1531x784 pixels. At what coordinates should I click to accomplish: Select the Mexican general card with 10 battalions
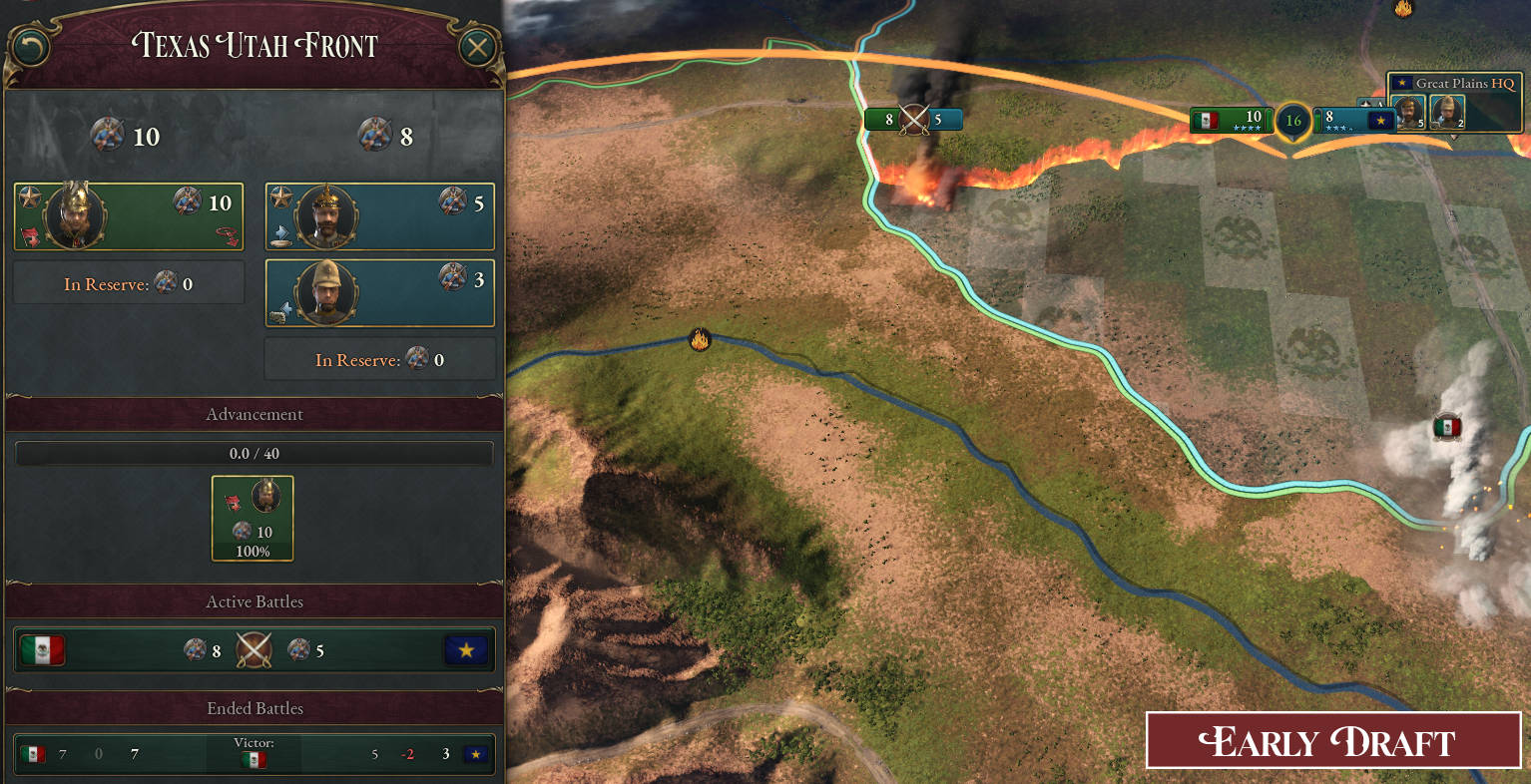pos(129,216)
